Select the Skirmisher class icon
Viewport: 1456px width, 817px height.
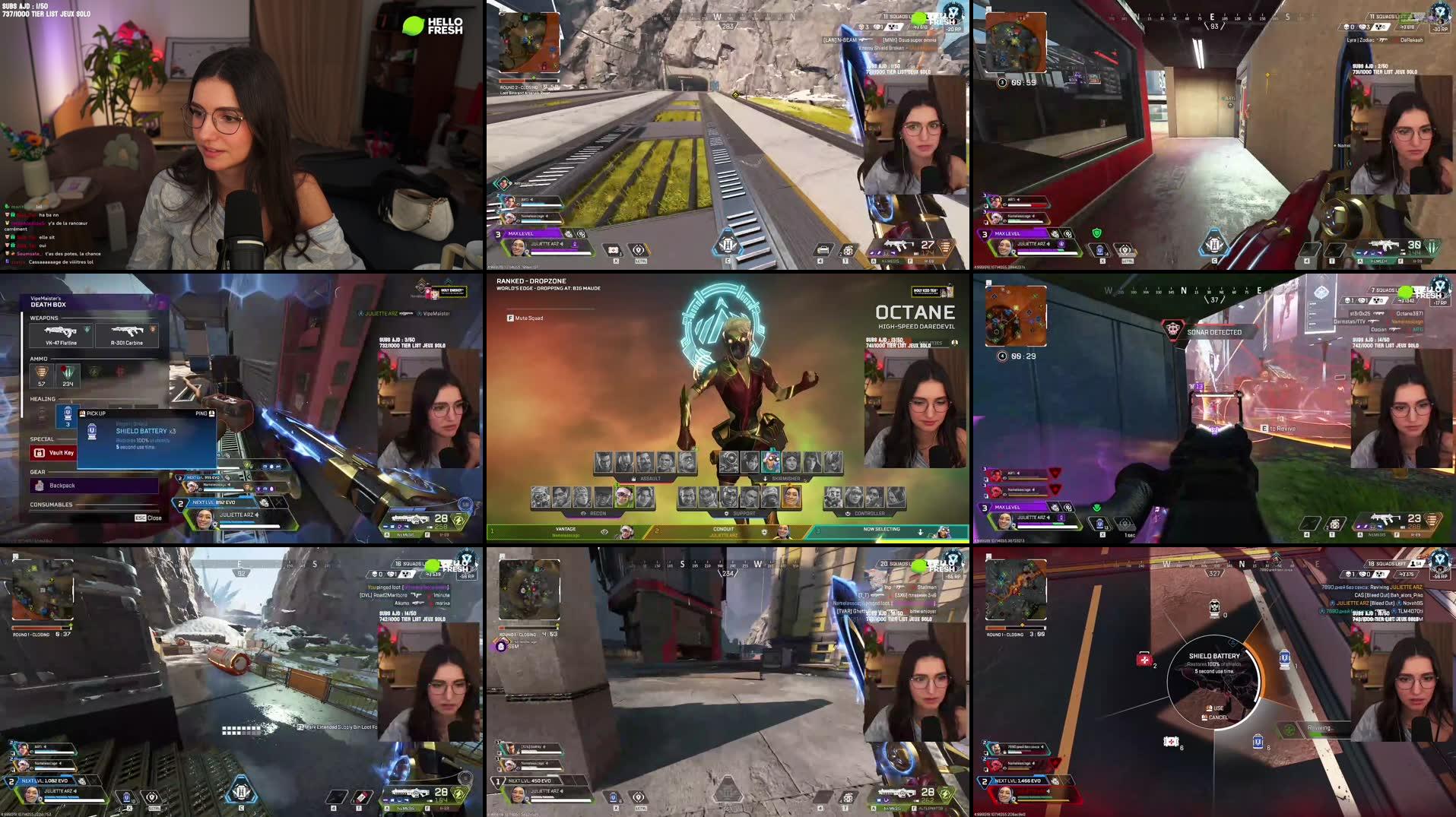765,477
